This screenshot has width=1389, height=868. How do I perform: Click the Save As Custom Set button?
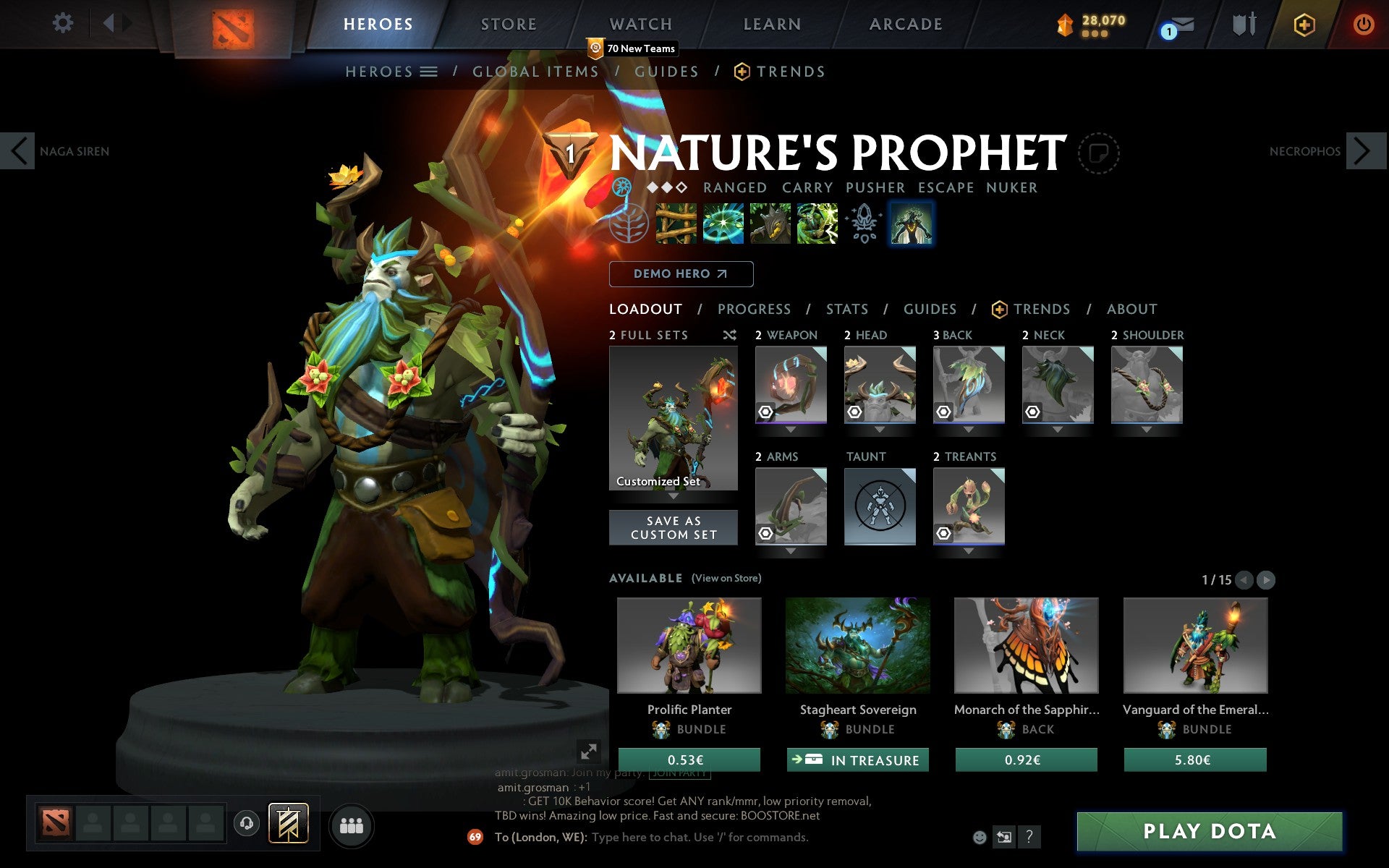coord(674,527)
